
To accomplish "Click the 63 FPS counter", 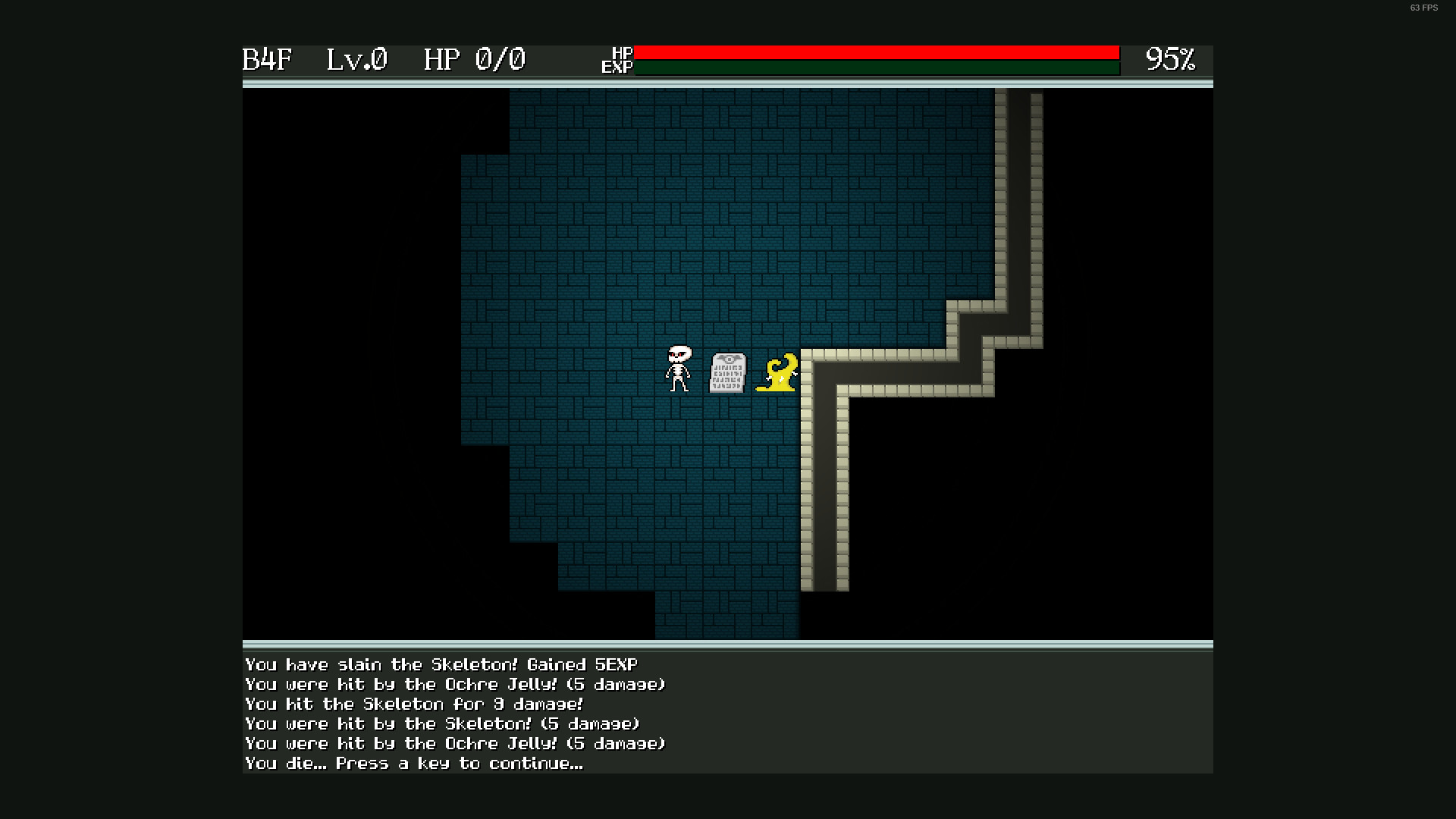I will click(1423, 8).
